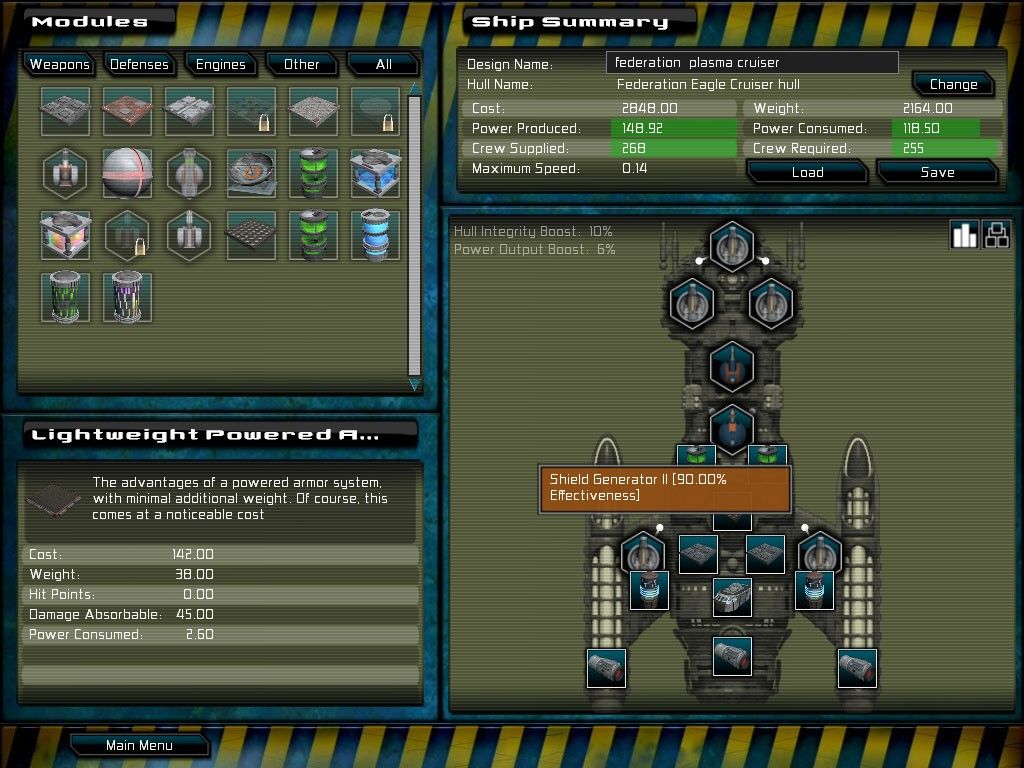This screenshot has height=768, width=1024.
Task: Pick the round dish module in the list
Action: [251, 173]
